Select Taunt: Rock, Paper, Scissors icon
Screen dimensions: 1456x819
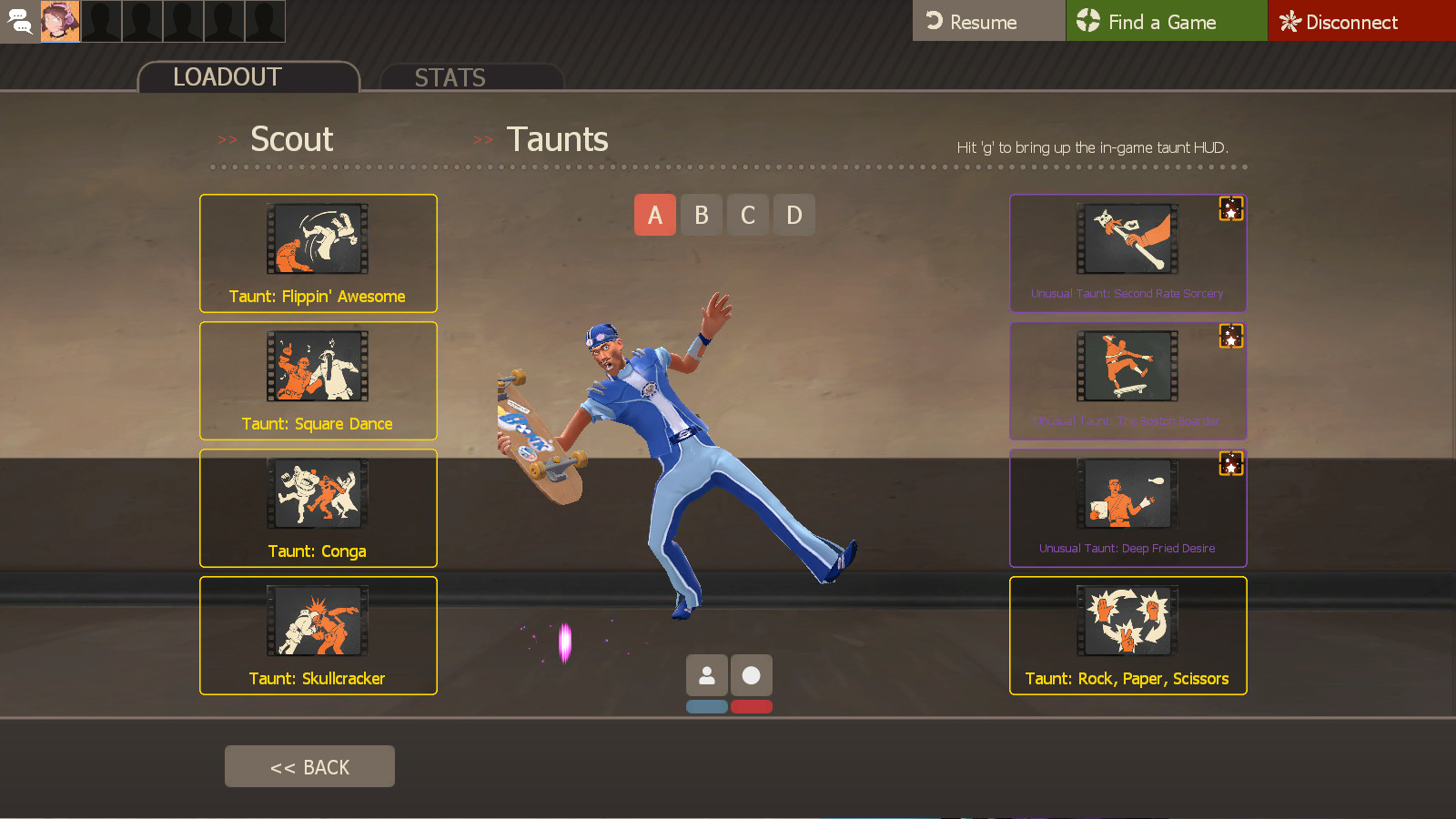tap(1127, 622)
